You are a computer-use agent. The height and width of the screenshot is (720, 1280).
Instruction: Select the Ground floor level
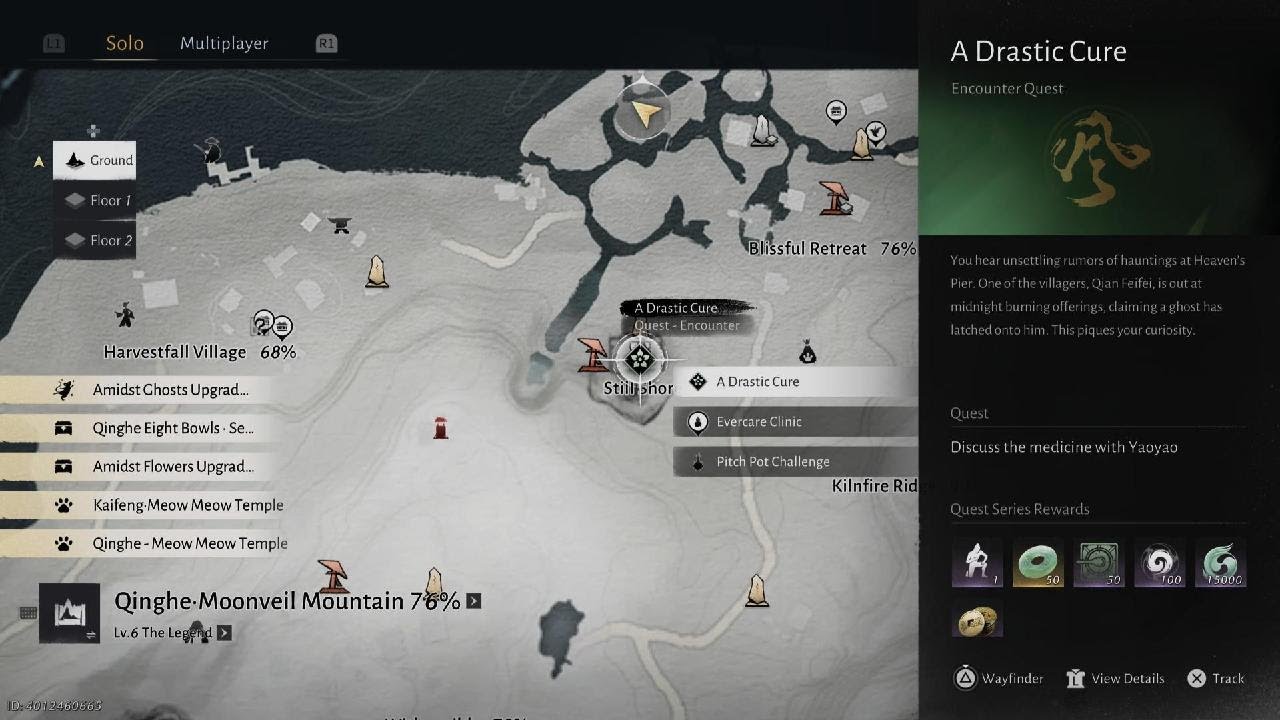[96, 160]
